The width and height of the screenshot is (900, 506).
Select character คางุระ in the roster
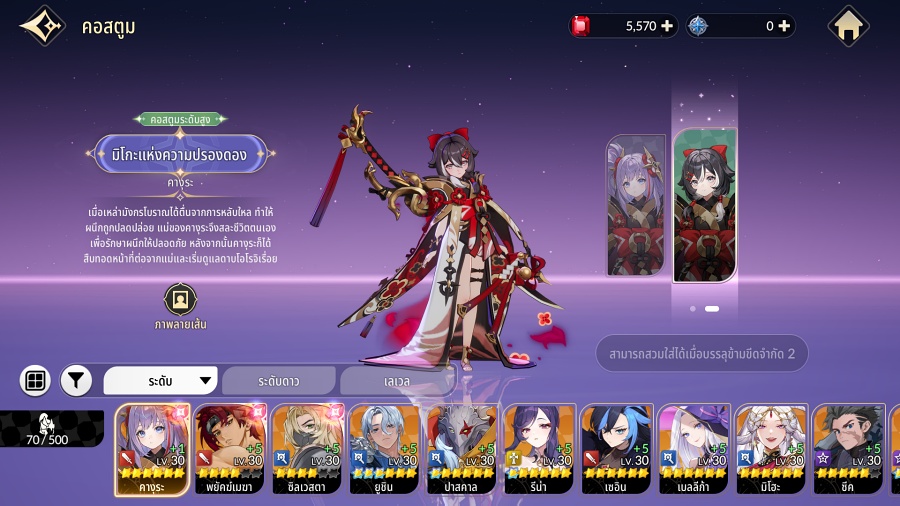(152, 449)
